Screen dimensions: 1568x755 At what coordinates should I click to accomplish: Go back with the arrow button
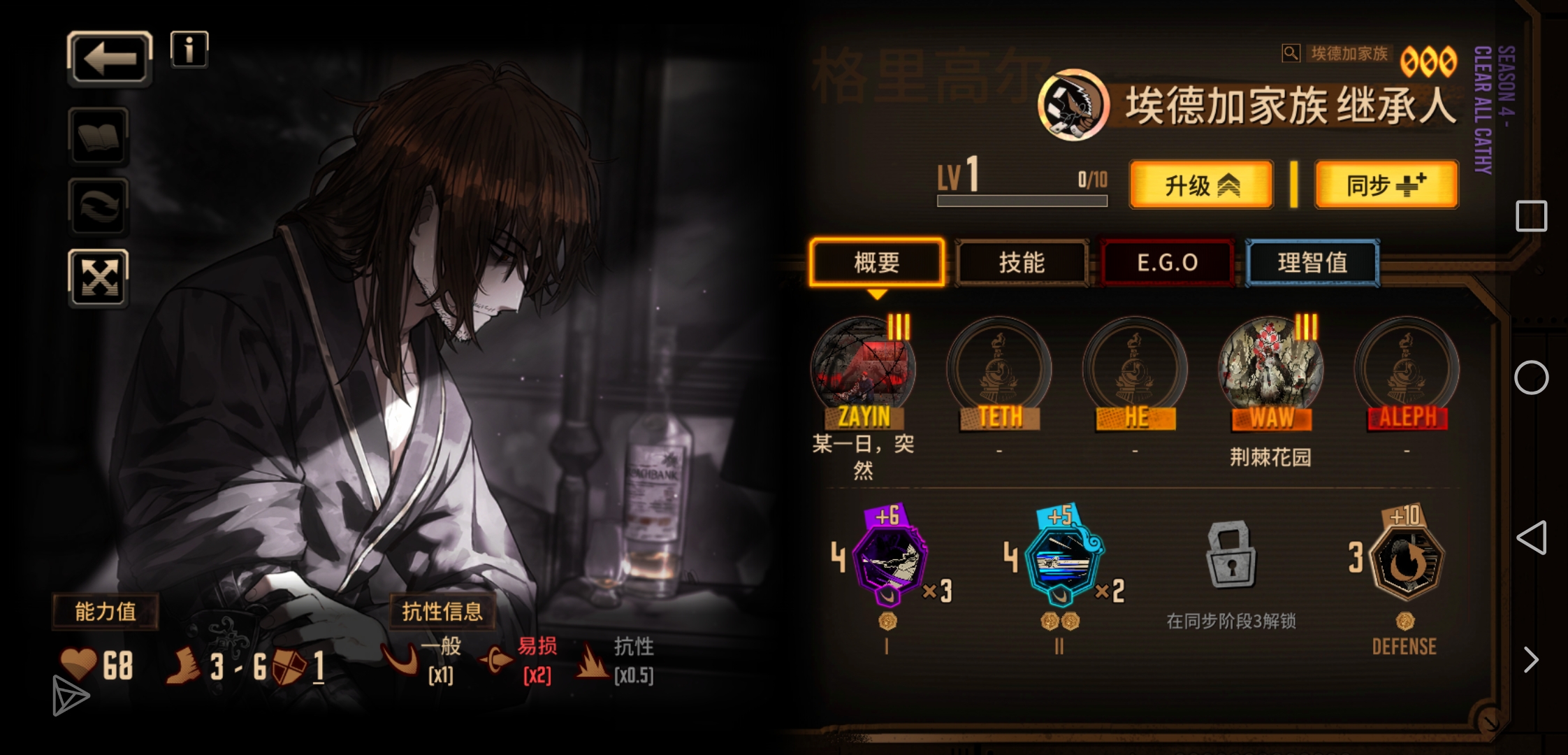click(x=110, y=59)
